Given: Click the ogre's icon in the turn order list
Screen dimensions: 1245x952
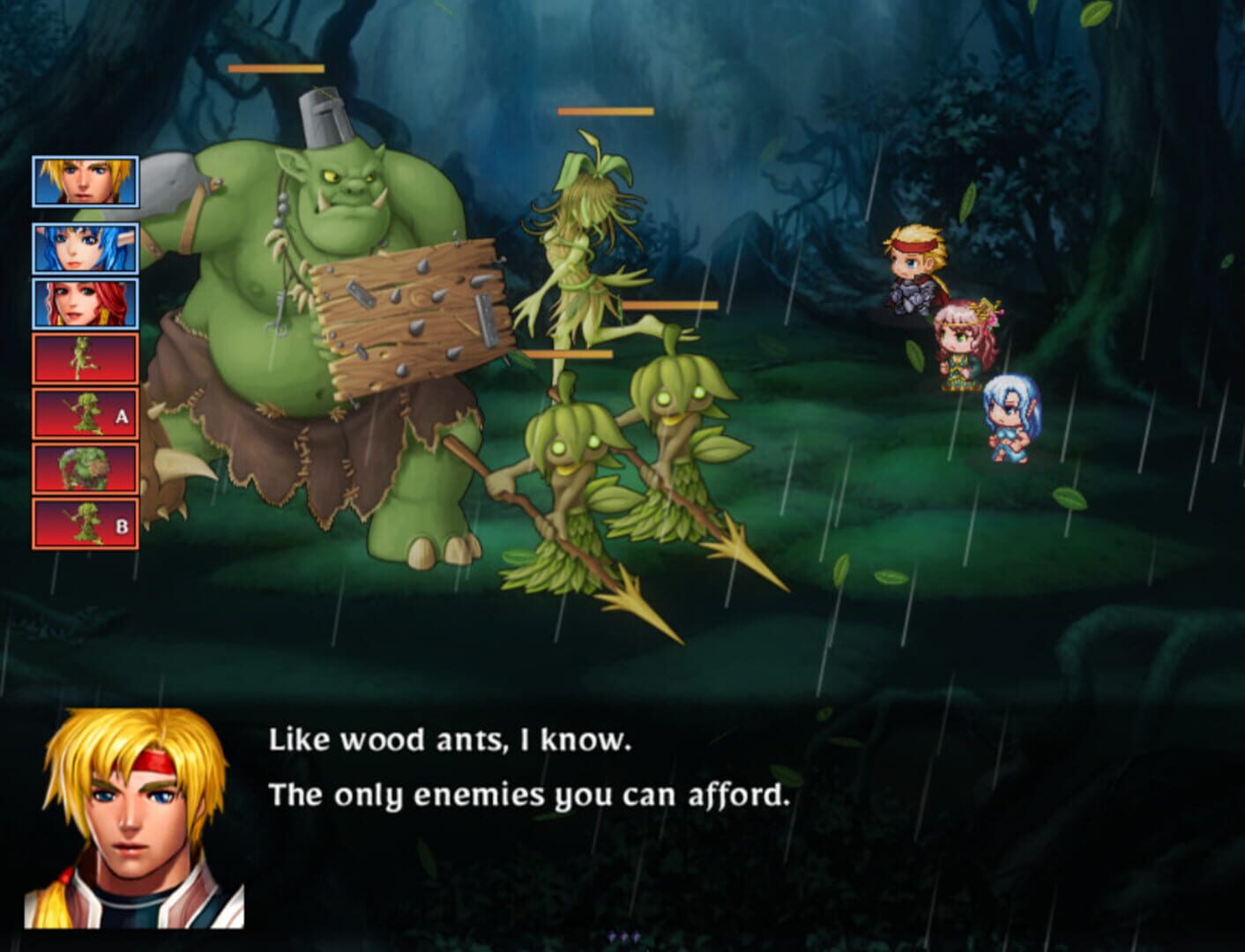Looking at the screenshot, I should point(85,471).
